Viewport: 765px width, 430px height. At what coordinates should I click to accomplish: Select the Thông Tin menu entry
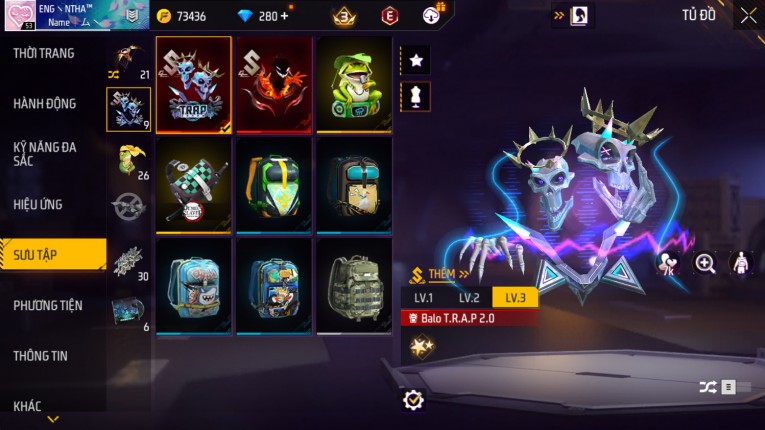pos(41,355)
